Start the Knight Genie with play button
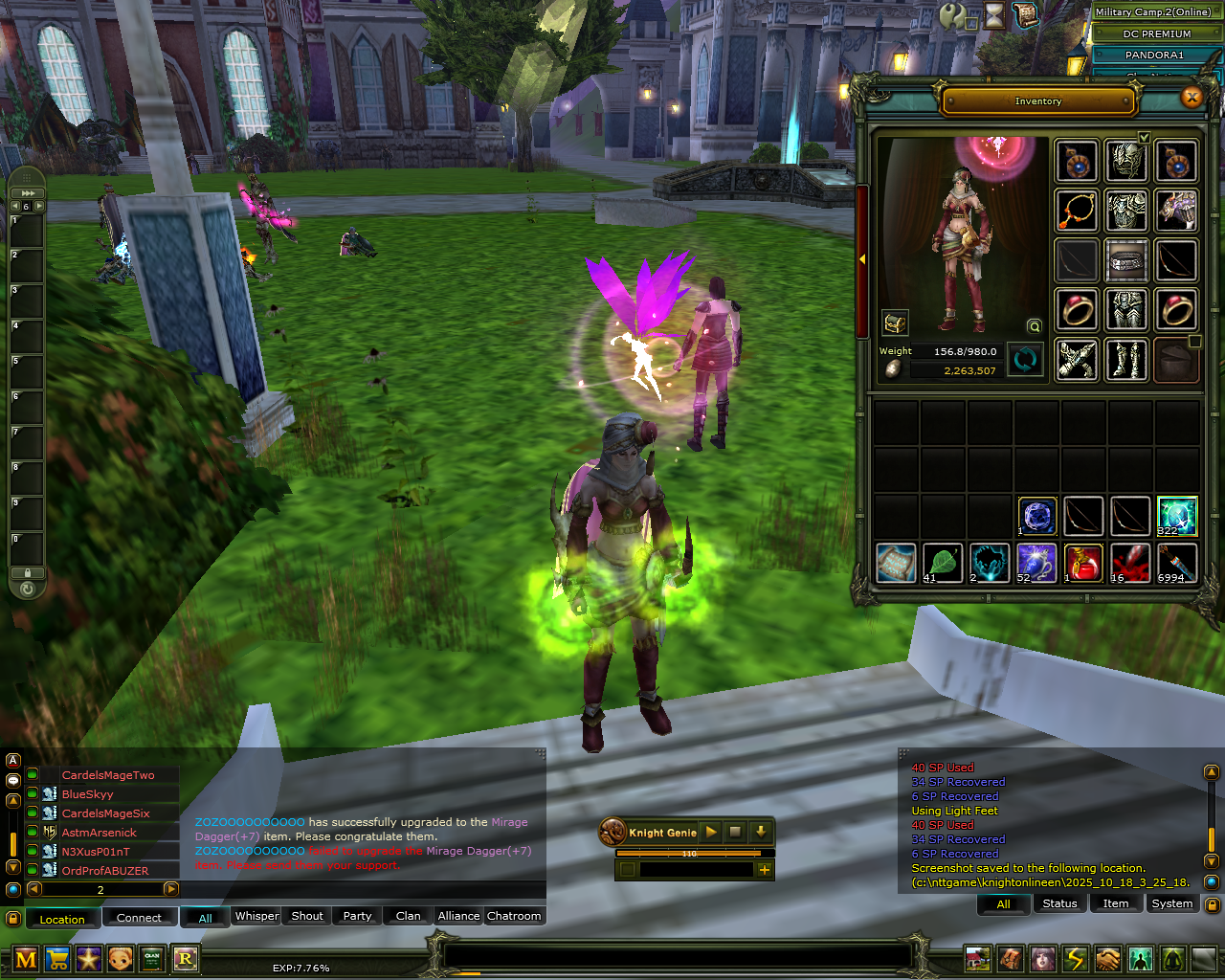This screenshot has height=980, width=1225. coord(711,832)
